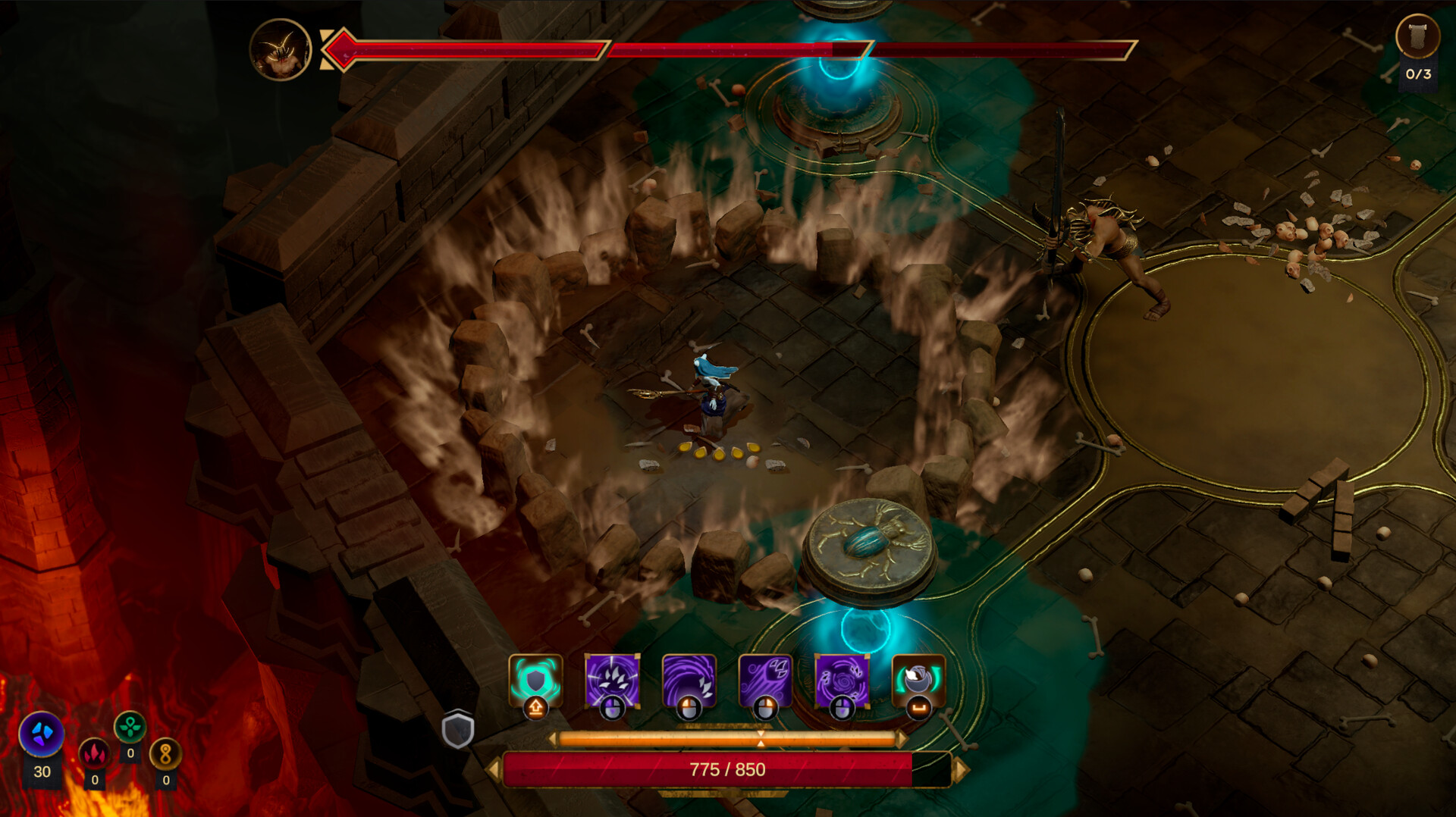The image size is (1456, 817).
Task: Click the green plant resource icon
Action: pyautogui.click(x=130, y=726)
